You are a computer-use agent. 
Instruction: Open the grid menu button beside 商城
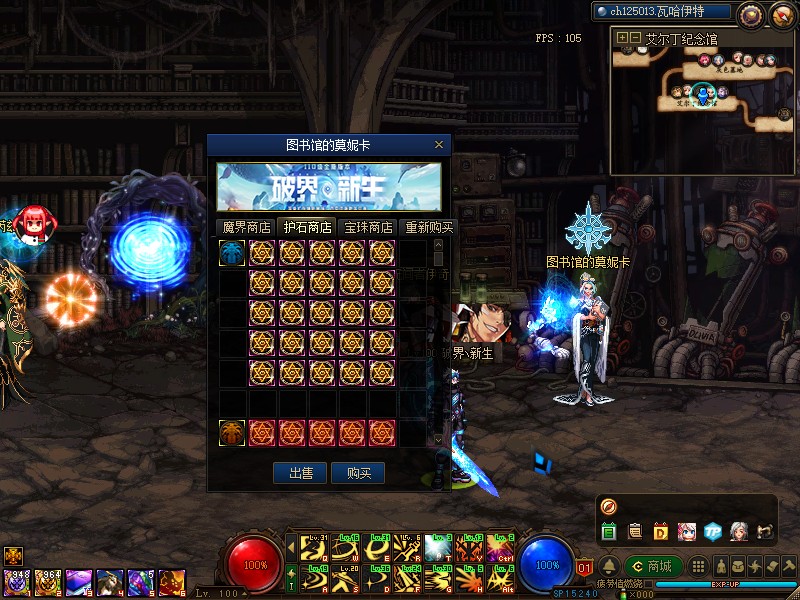coord(698,566)
